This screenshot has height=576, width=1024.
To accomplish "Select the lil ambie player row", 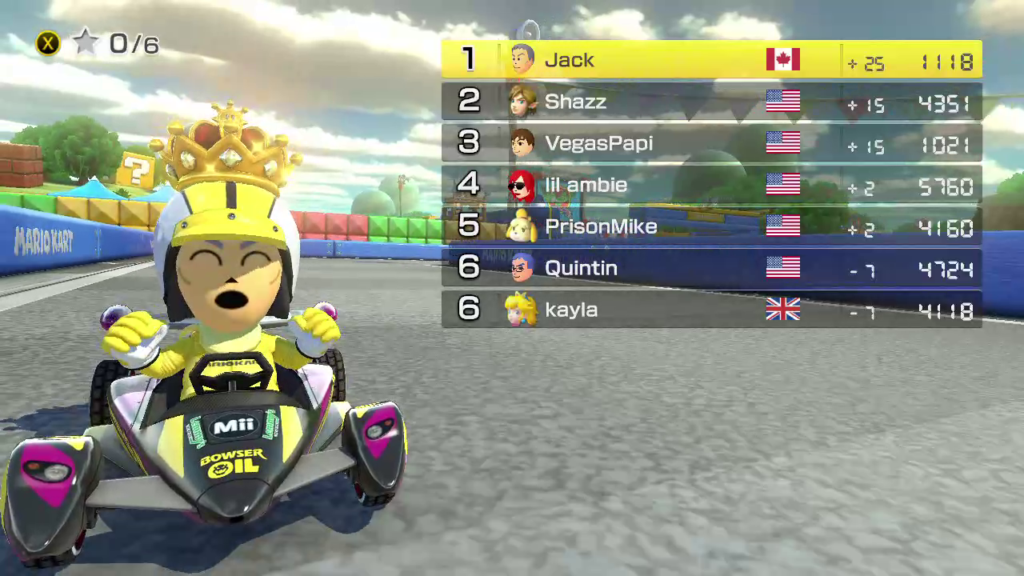I will (x=711, y=185).
